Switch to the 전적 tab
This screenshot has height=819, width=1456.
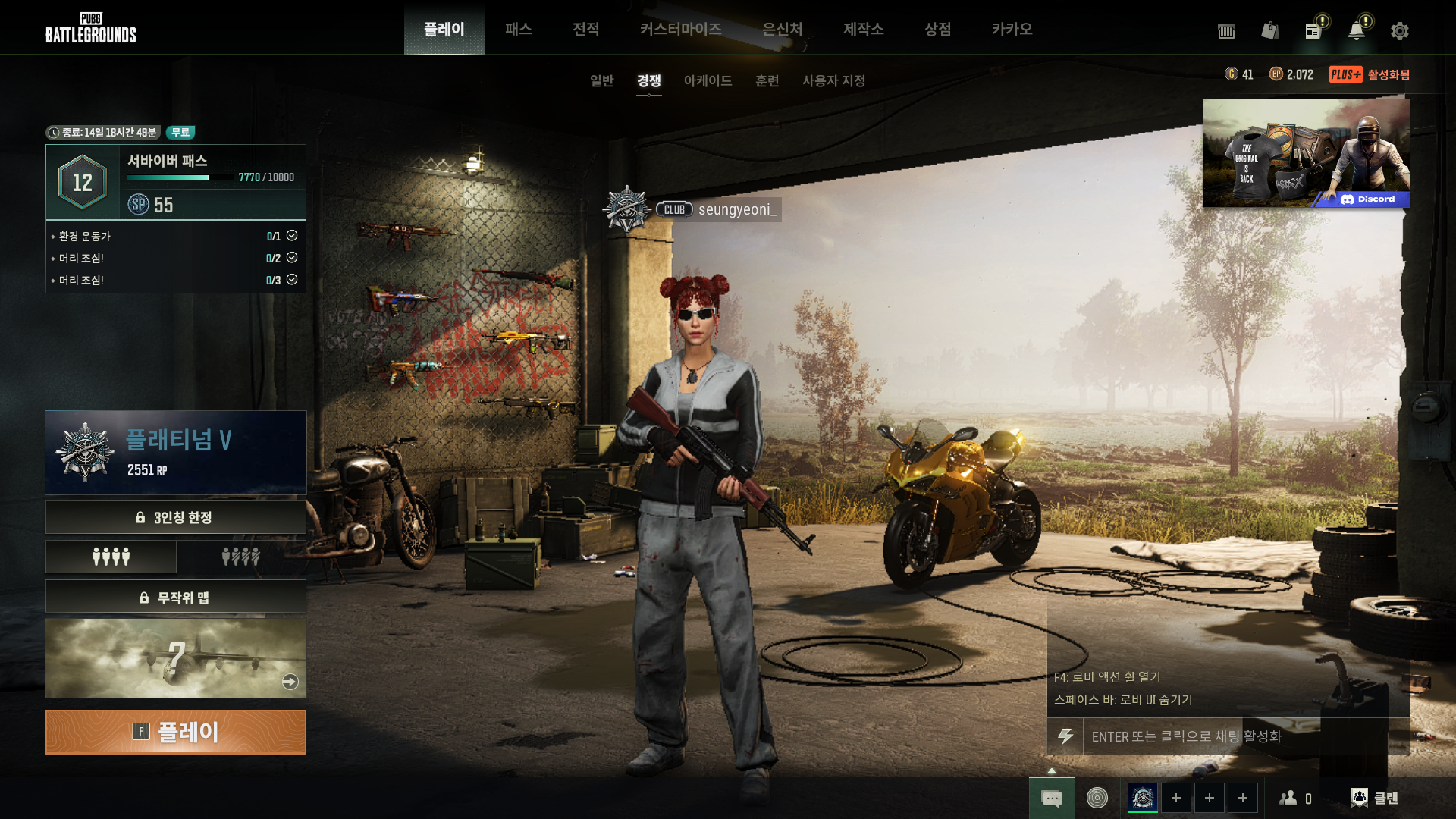[x=585, y=29]
